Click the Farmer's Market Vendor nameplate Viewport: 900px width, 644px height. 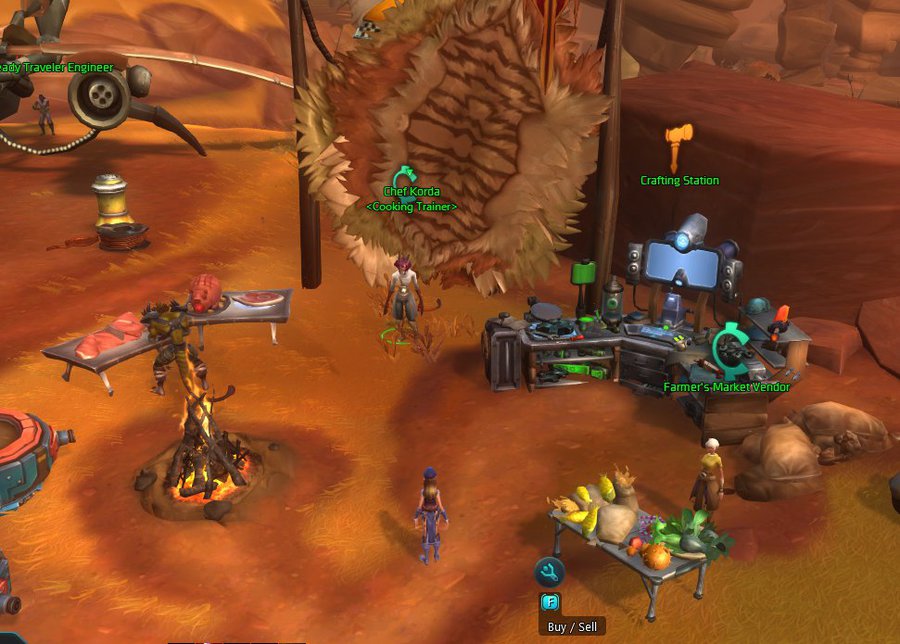point(726,387)
